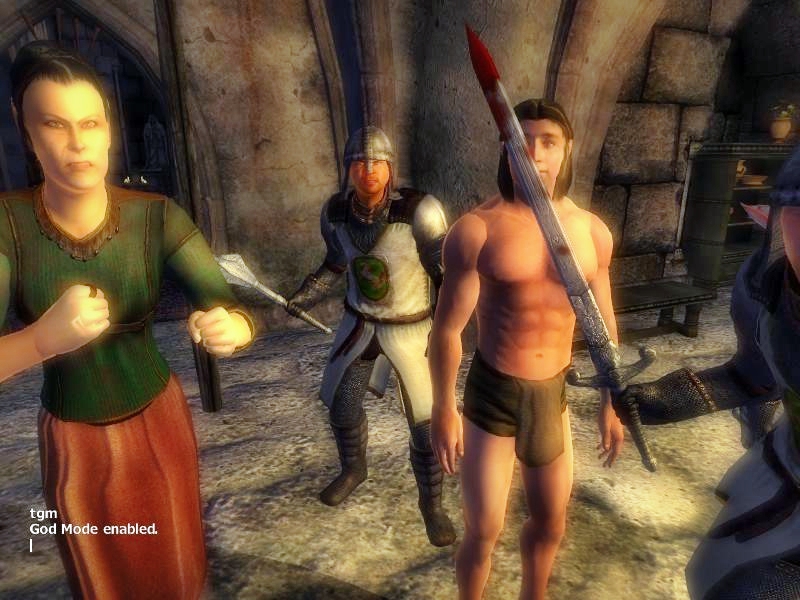Focus the console command input line
The height and width of the screenshot is (600, 800).
[32, 545]
